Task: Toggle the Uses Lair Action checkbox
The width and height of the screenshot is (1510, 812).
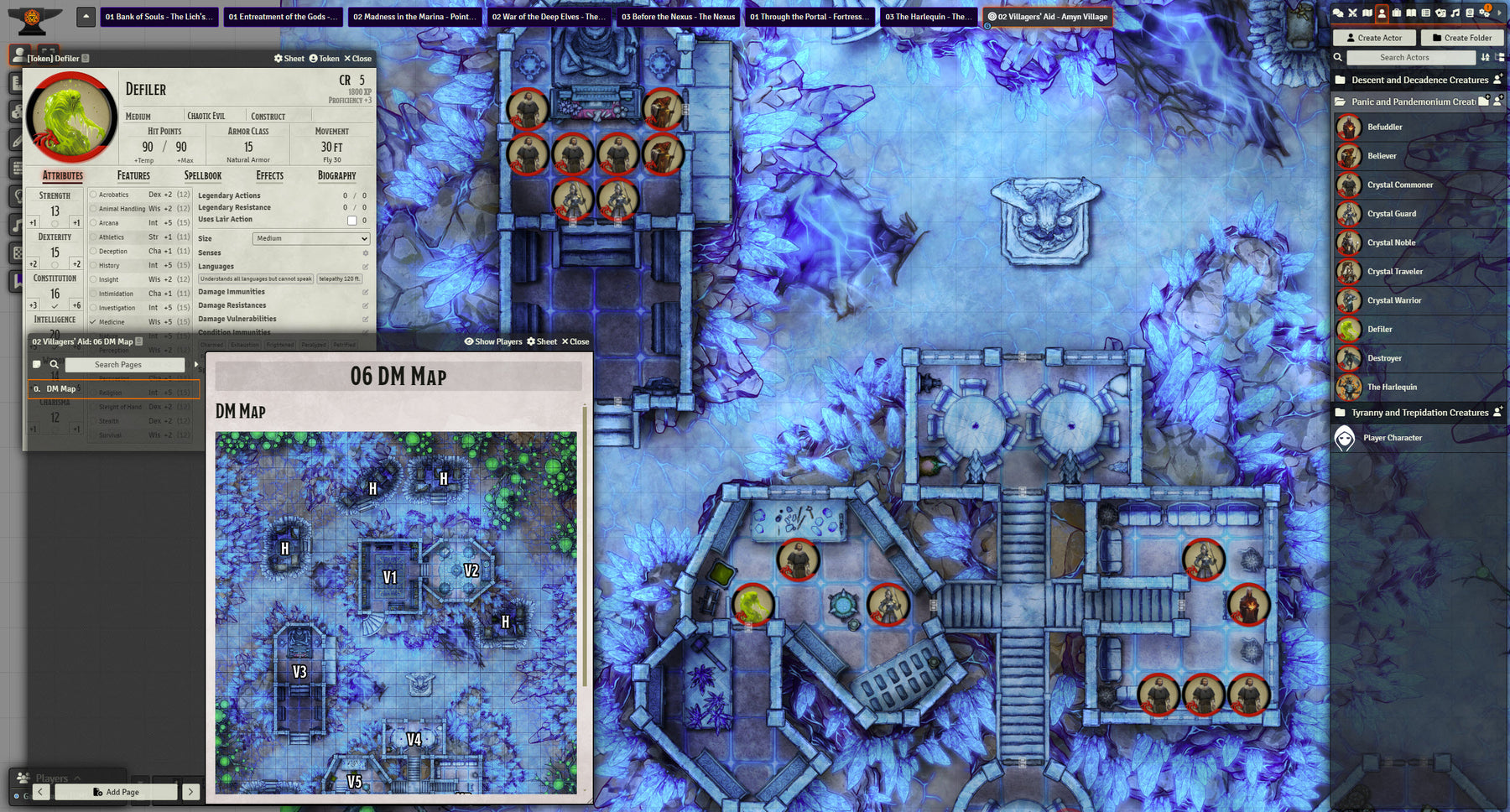Action: pyautogui.click(x=352, y=221)
